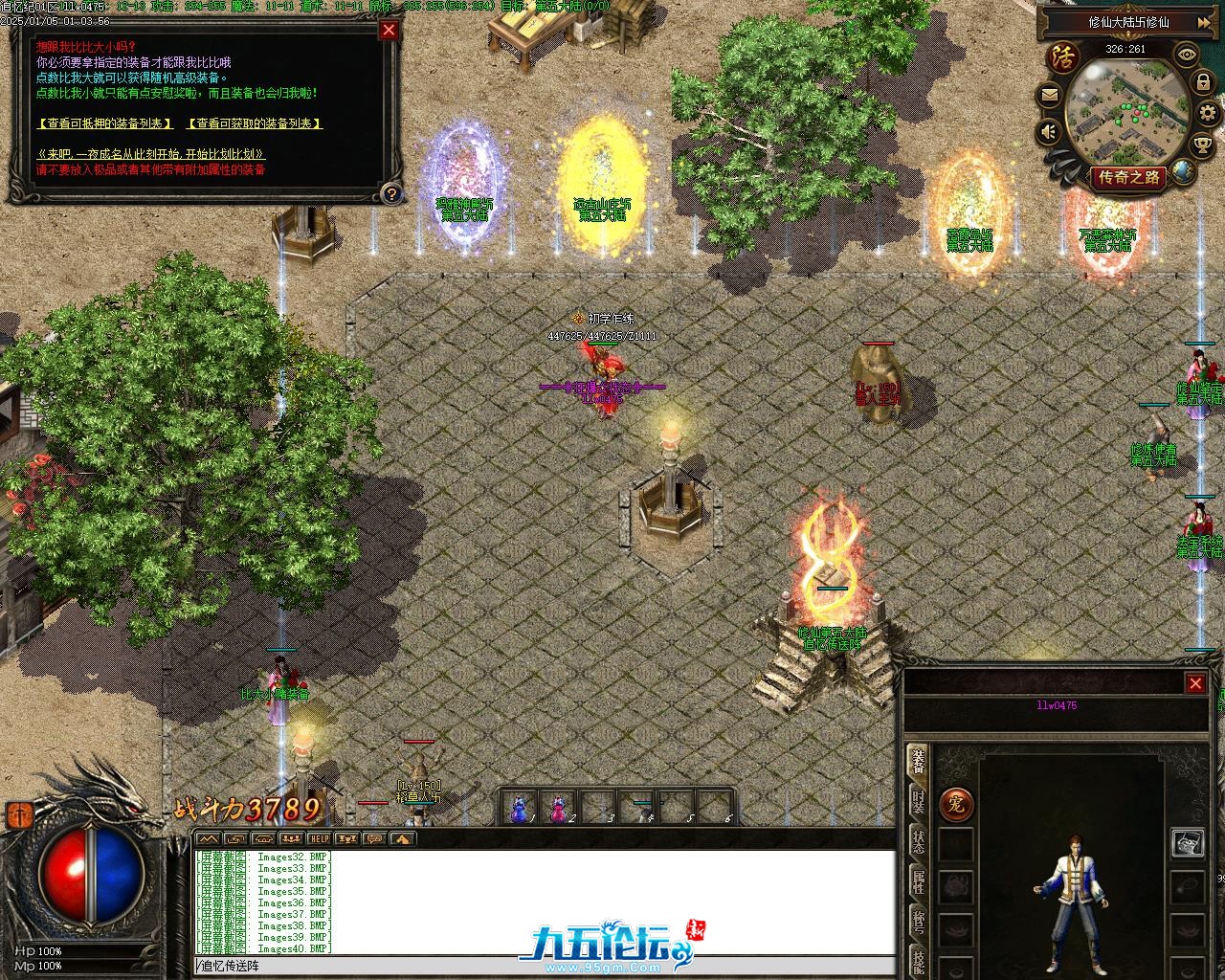Toggle the eye visibility icon
The height and width of the screenshot is (980, 1225).
click(1187, 55)
